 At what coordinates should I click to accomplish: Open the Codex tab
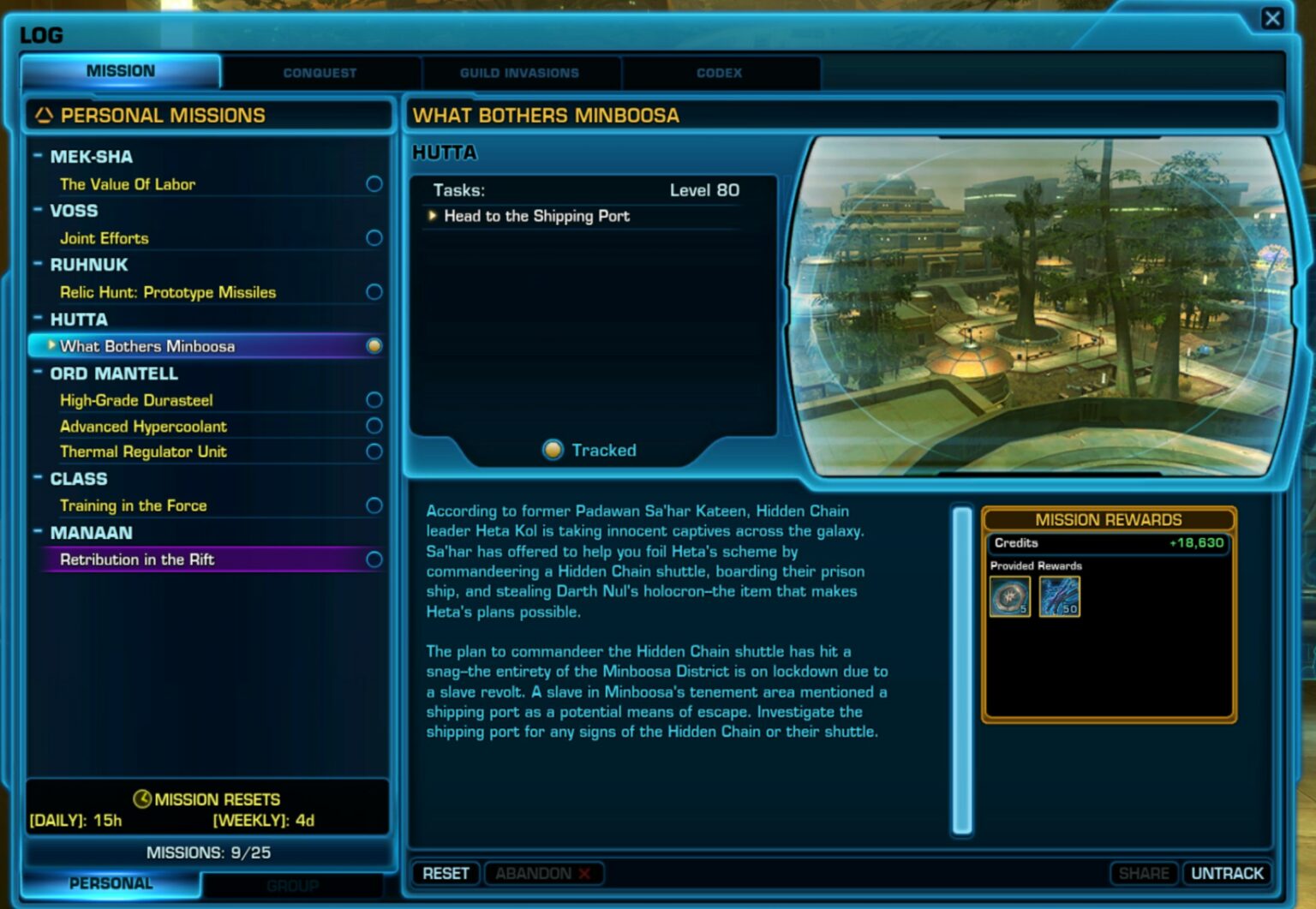tap(718, 73)
